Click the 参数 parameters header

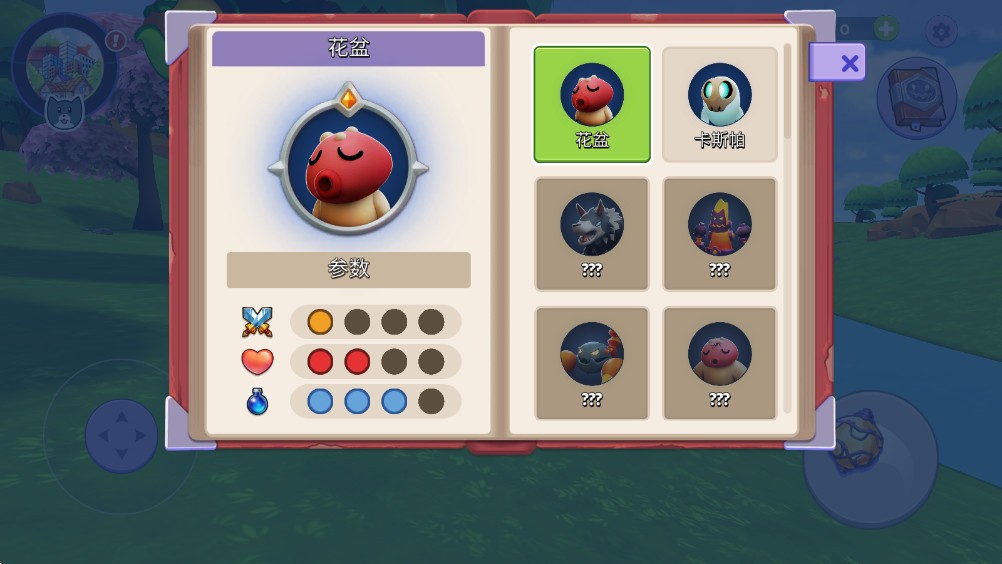[348, 269]
